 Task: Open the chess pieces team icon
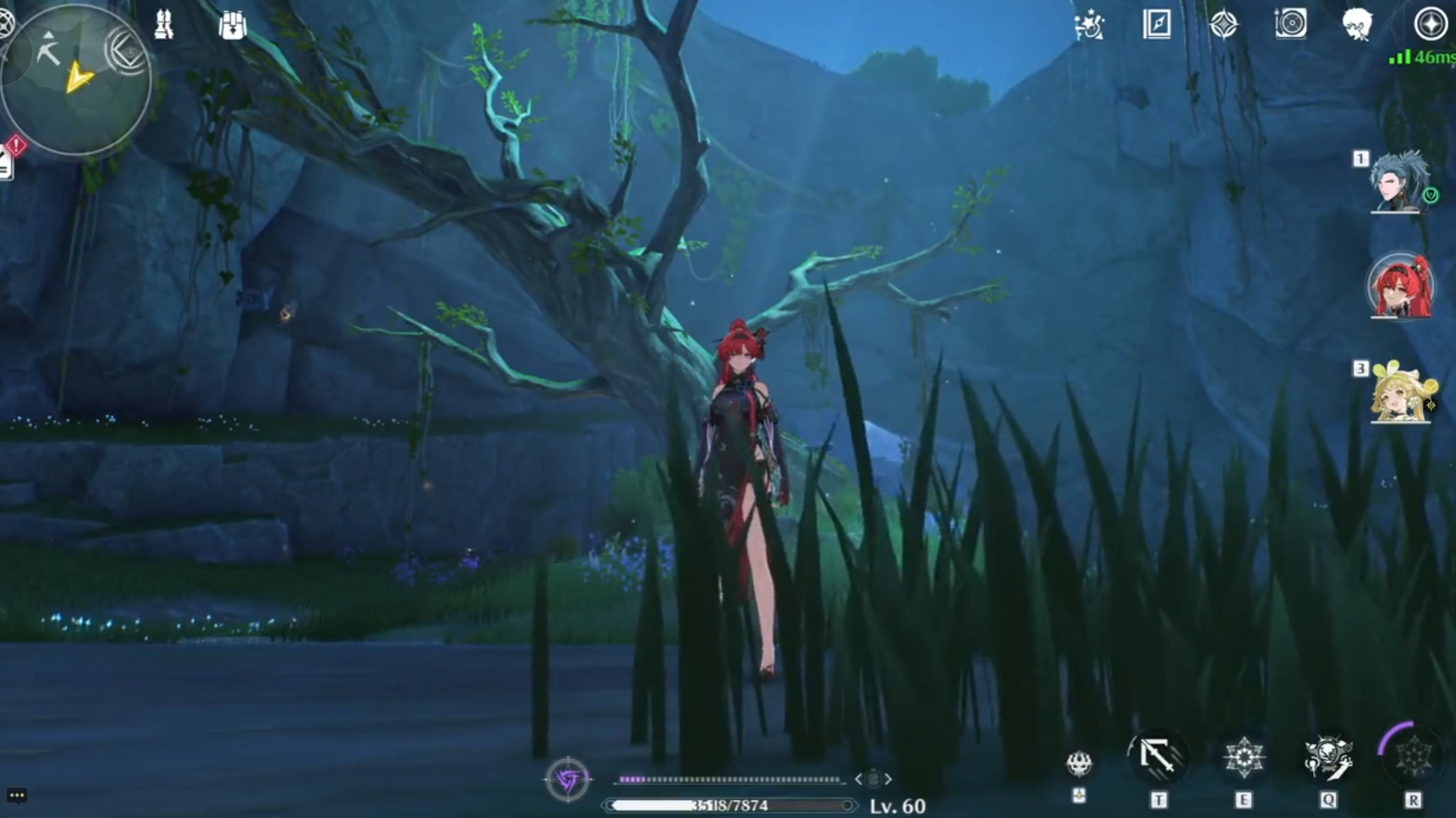(x=164, y=25)
